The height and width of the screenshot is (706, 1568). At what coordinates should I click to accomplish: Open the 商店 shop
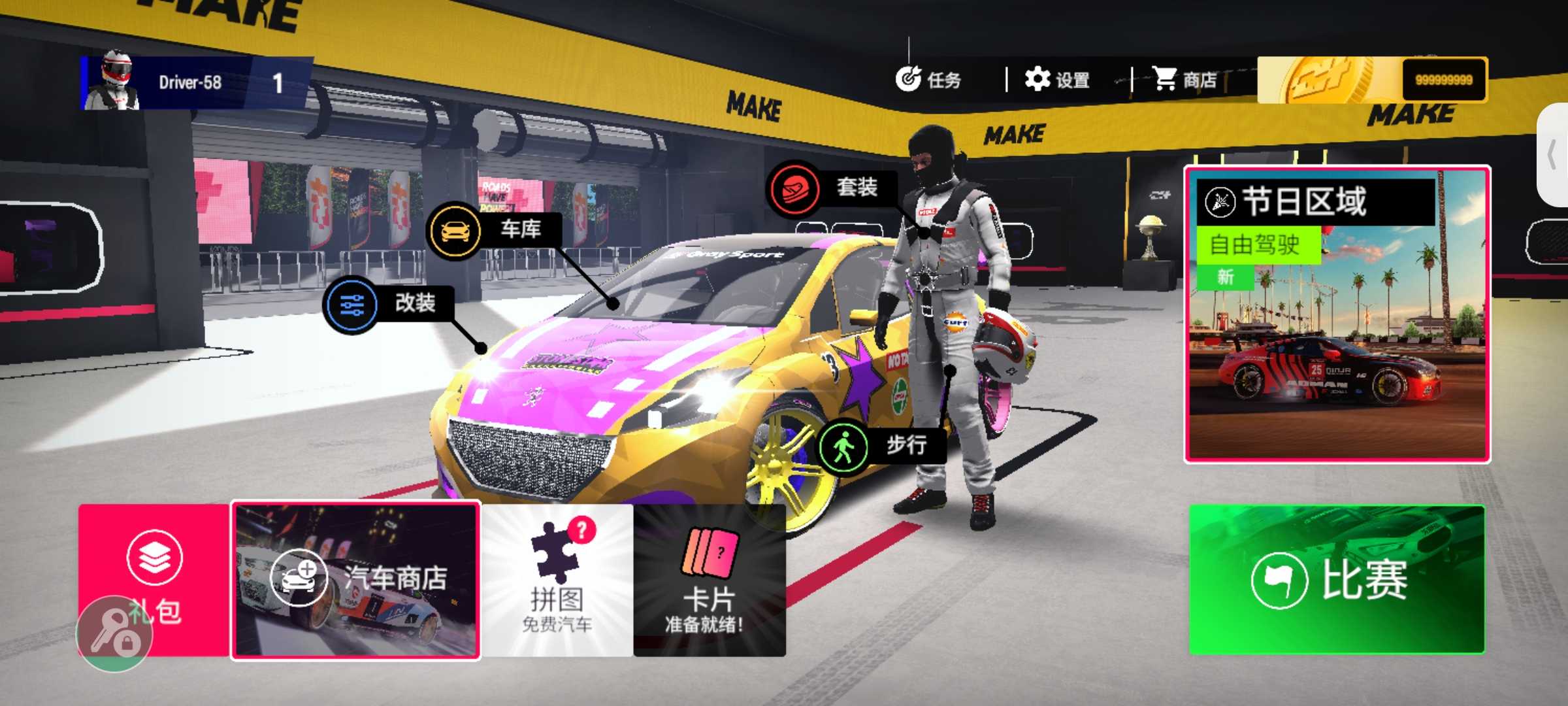coord(1184,80)
